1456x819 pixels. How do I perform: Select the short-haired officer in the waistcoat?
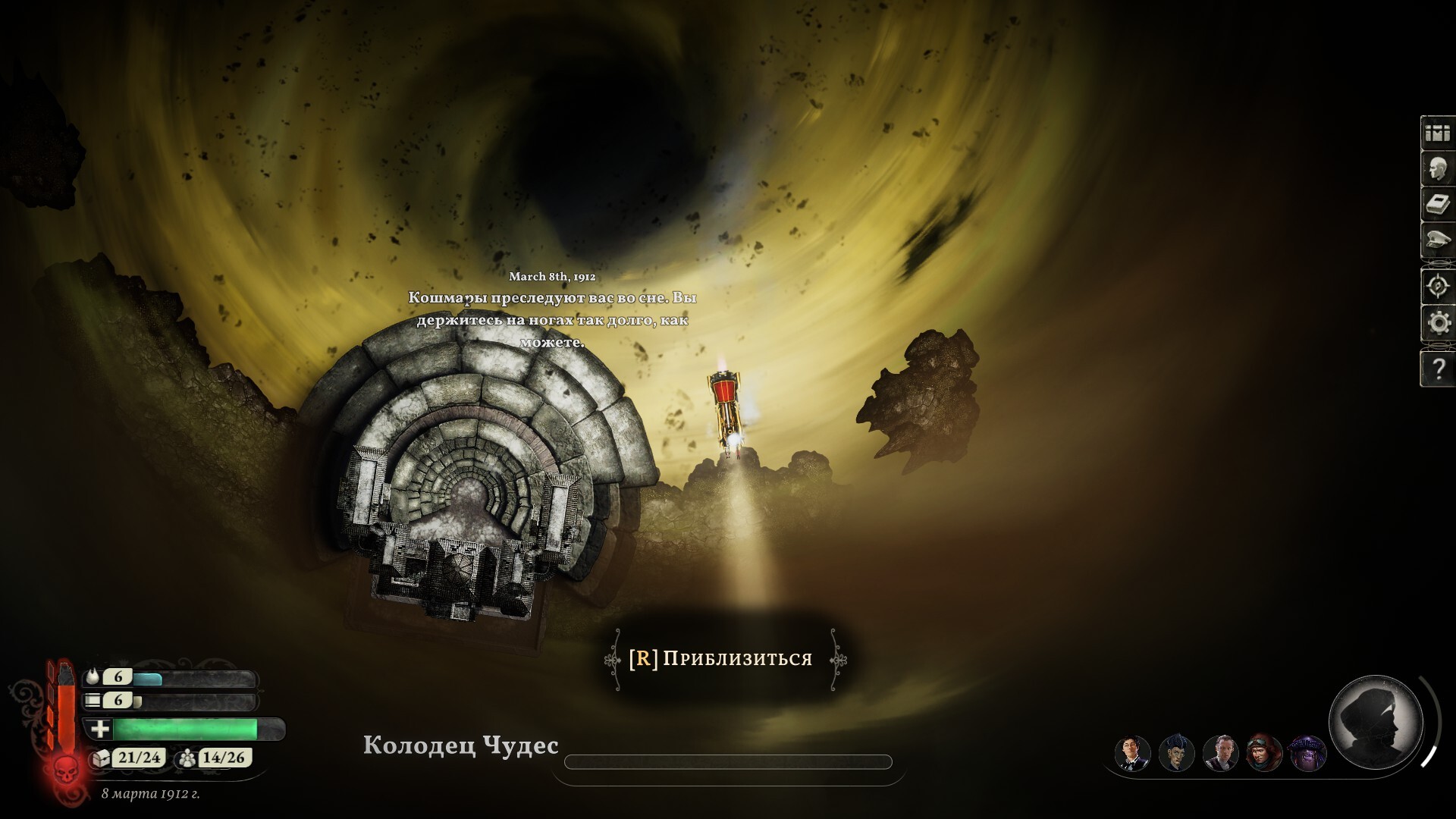tap(1220, 753)
